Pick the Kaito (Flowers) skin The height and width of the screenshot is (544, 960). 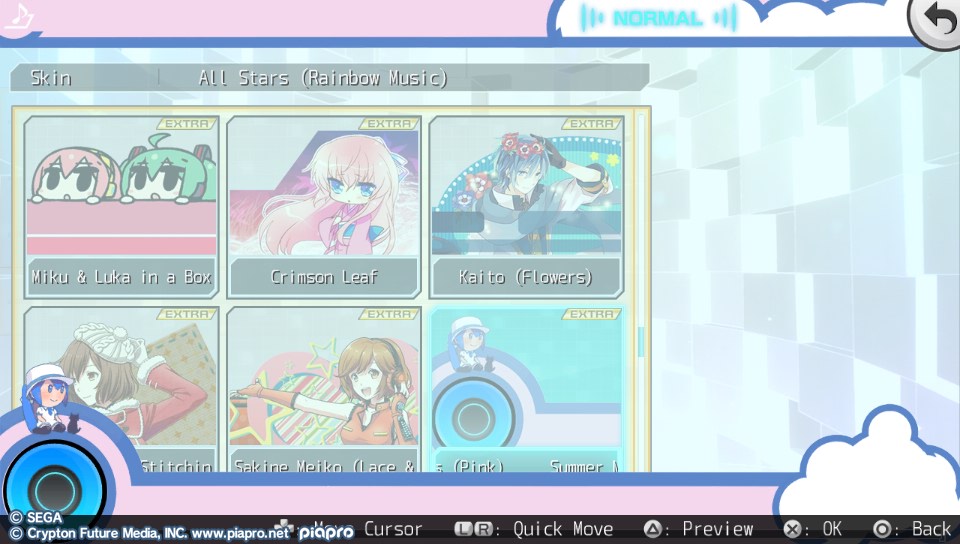click(x=526, y=207)
